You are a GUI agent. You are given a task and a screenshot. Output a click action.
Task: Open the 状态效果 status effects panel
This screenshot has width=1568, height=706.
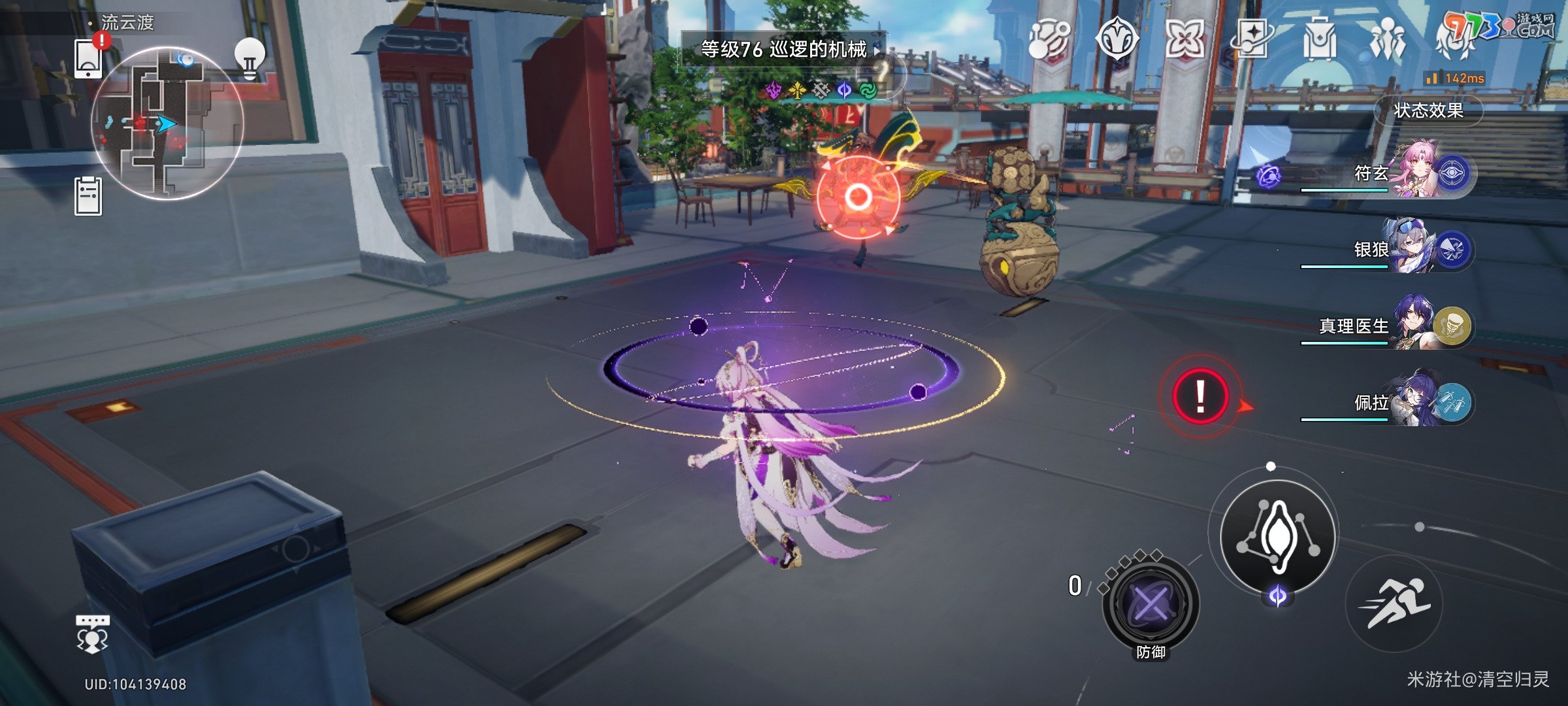tap(1428, 110)
